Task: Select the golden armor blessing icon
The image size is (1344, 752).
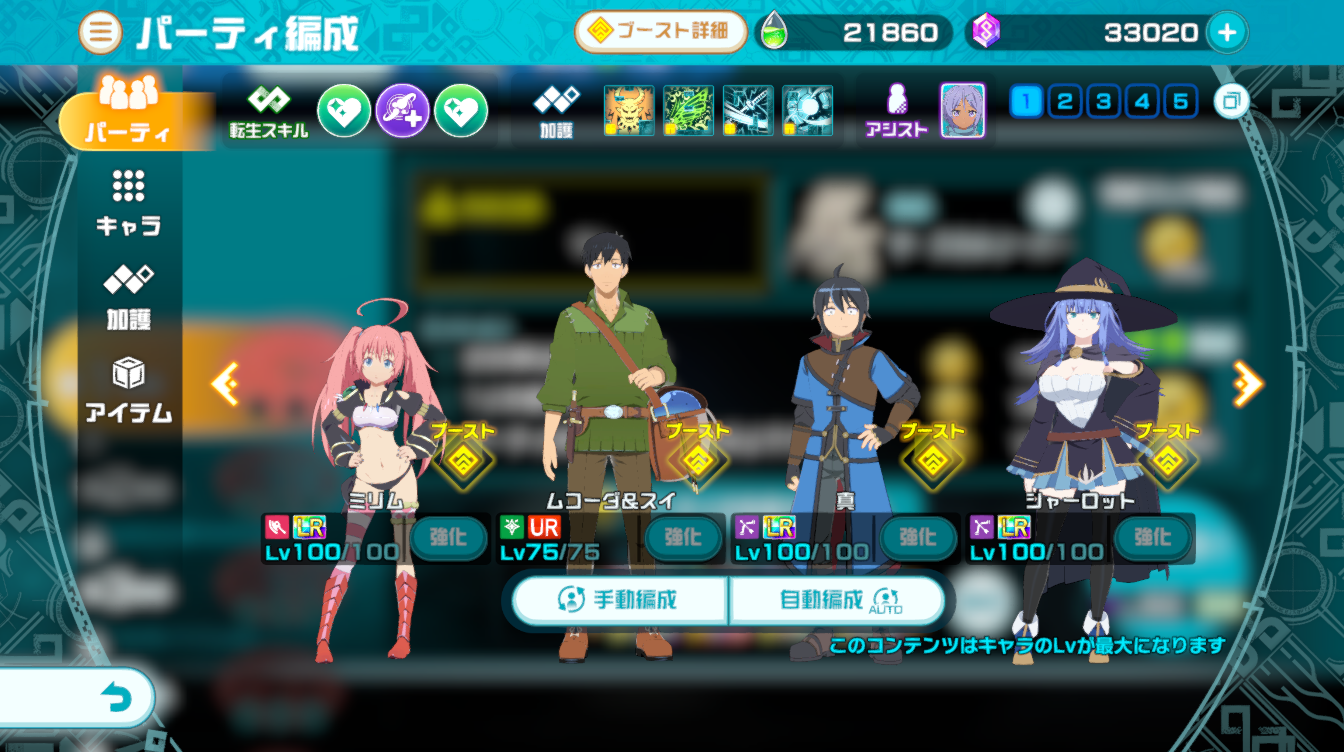Action: (x=629, y=111)
